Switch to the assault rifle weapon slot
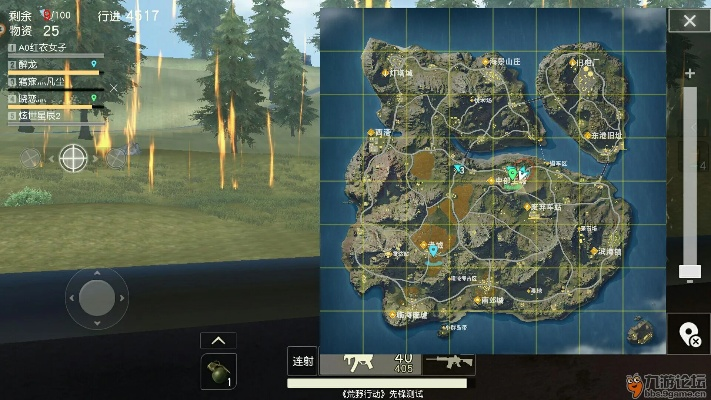The image size is (711, 400). (446, 361)
